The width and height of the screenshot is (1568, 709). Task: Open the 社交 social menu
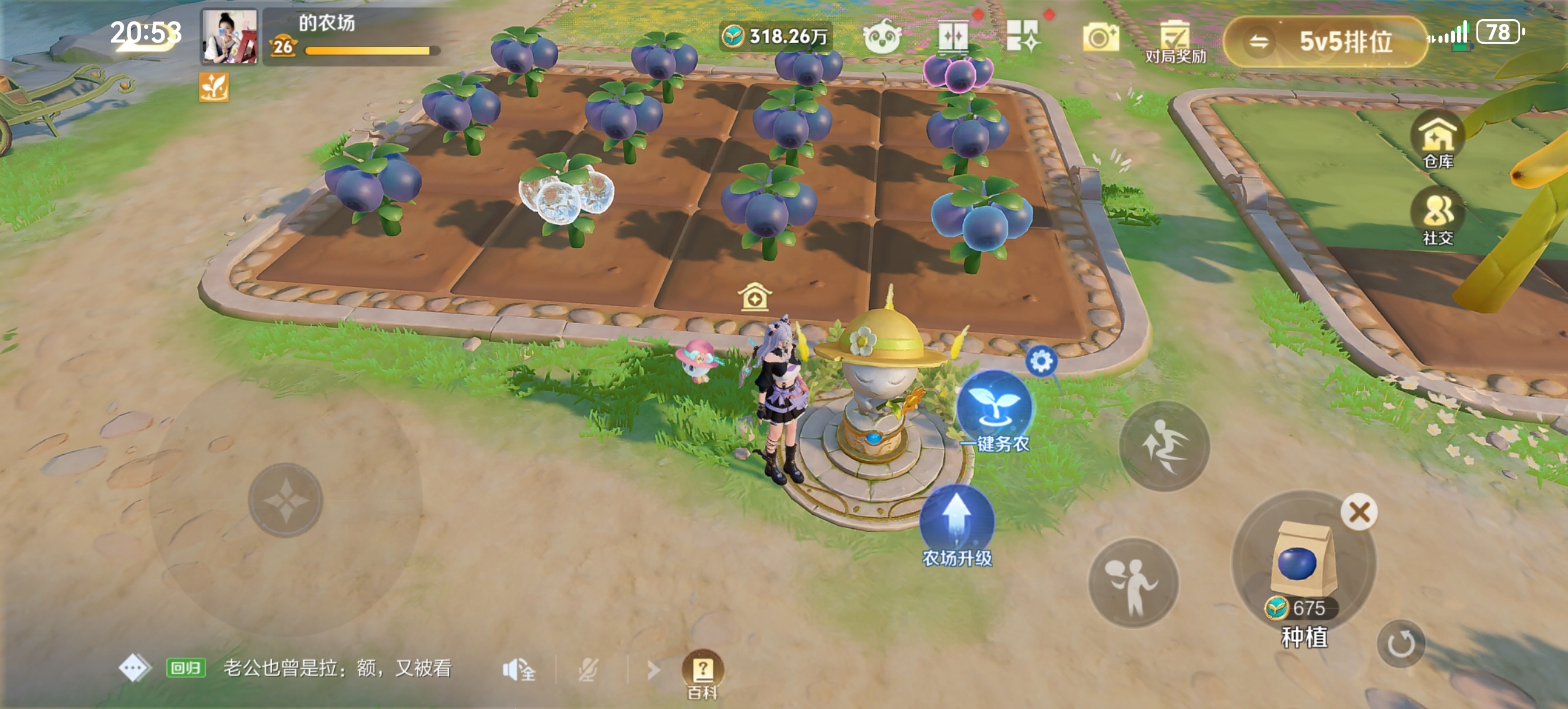[1438, 217]
